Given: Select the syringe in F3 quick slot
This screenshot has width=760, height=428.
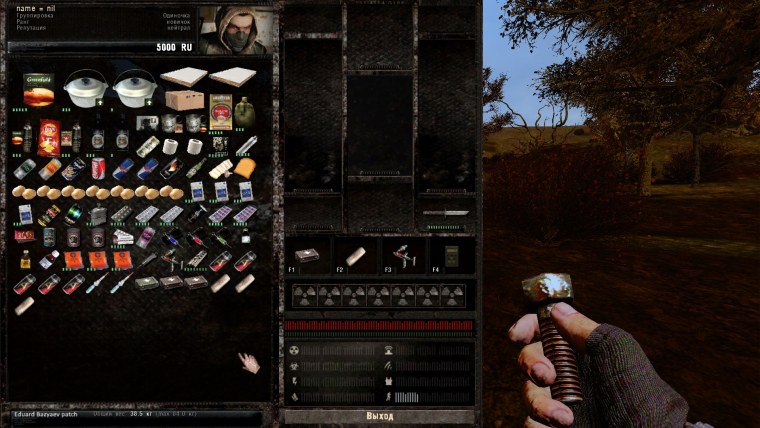Looking at the screenshot, I should tap(401, 255).
